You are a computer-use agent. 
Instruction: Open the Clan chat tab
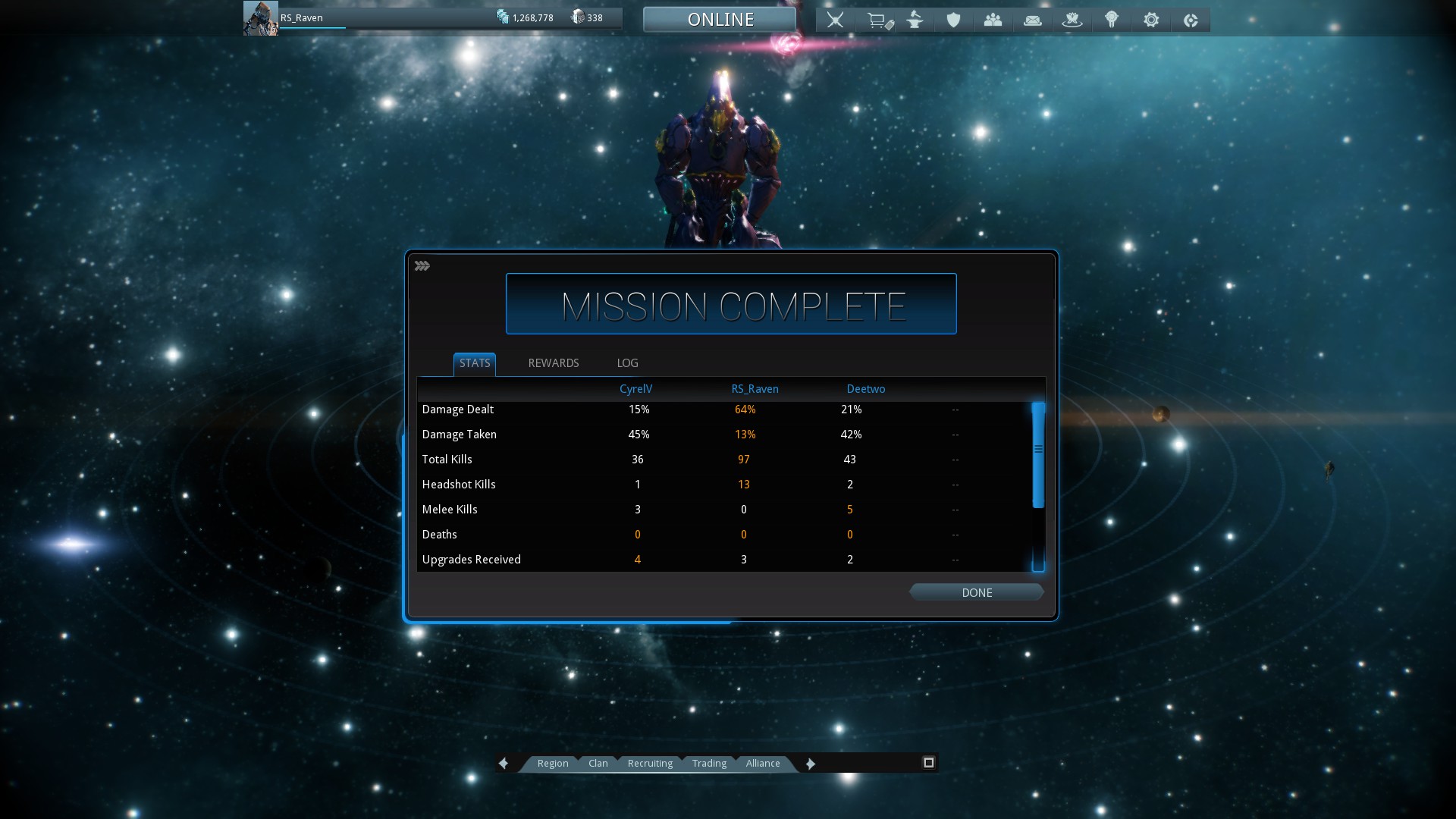pos(598,763)
